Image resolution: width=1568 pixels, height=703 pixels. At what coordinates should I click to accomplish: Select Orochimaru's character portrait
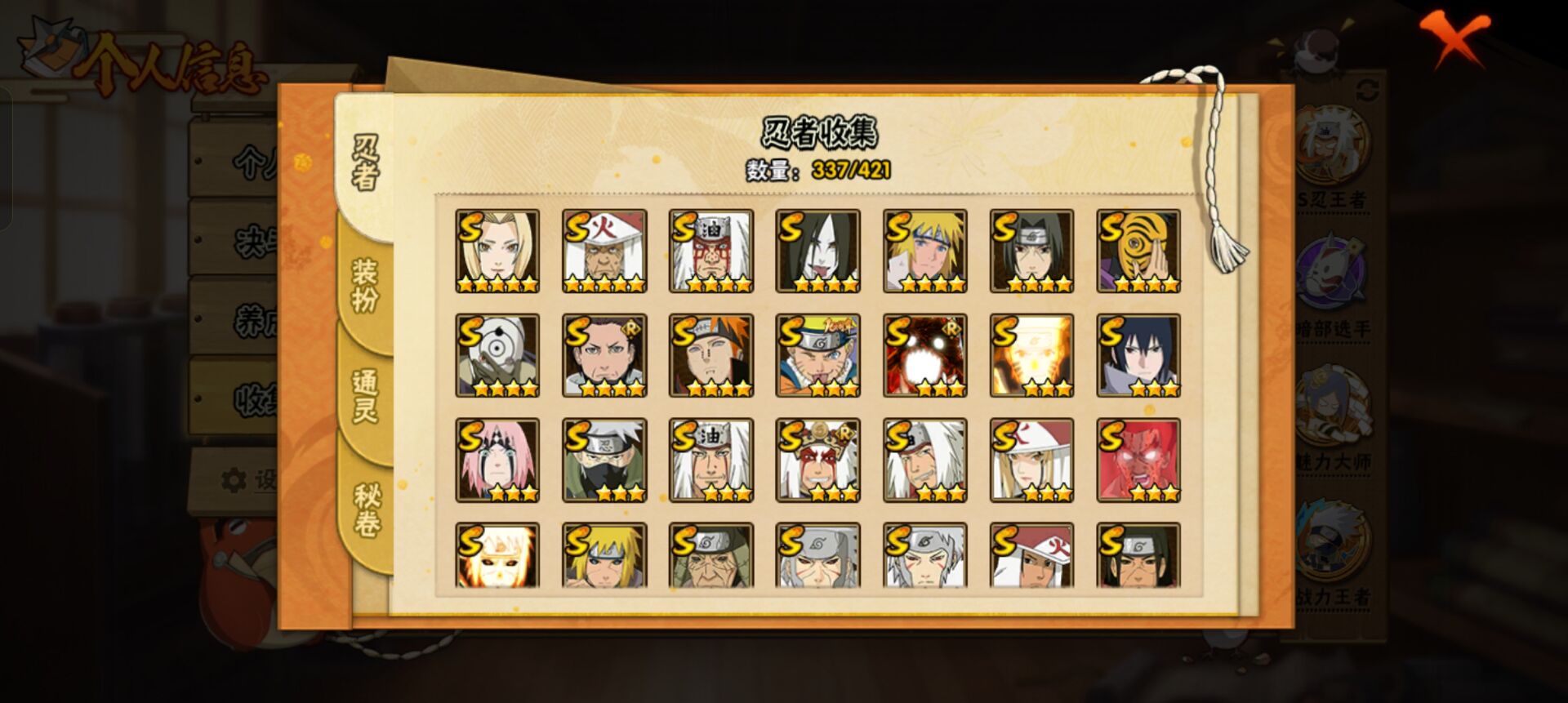820,249
